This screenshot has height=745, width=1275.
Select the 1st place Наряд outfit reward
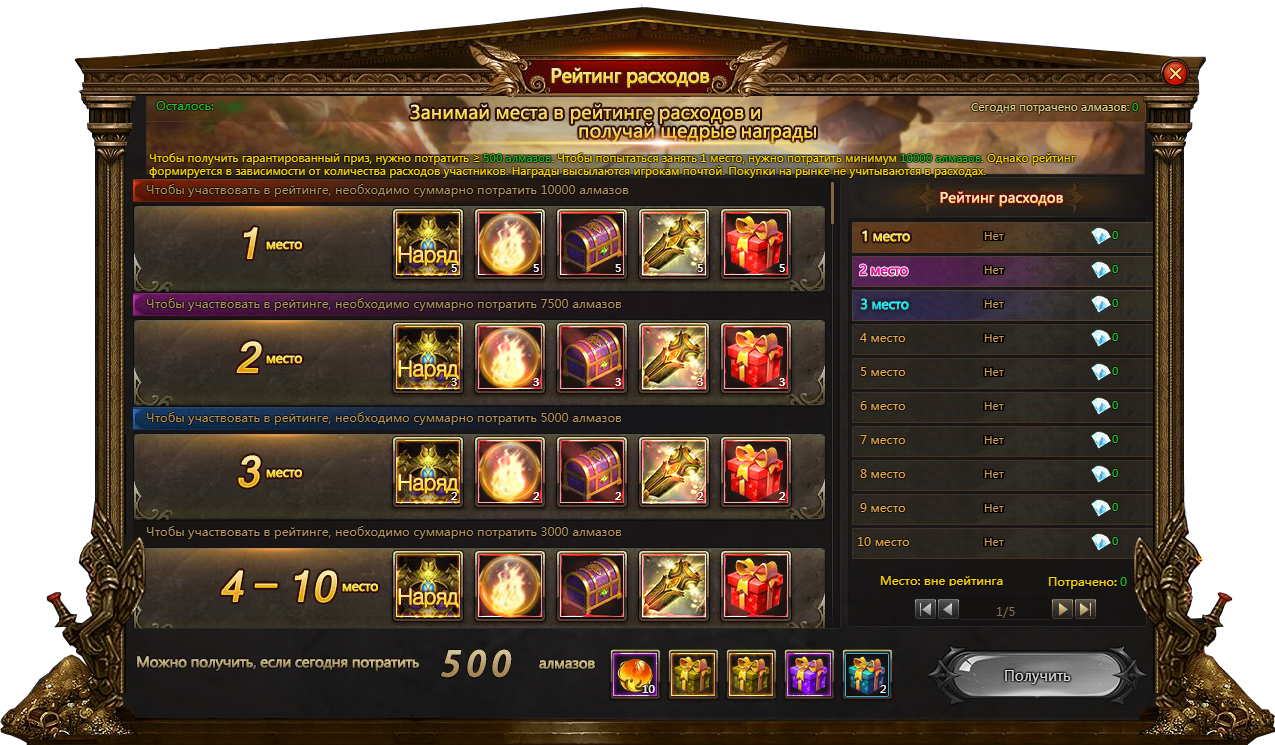click(428, 243)
